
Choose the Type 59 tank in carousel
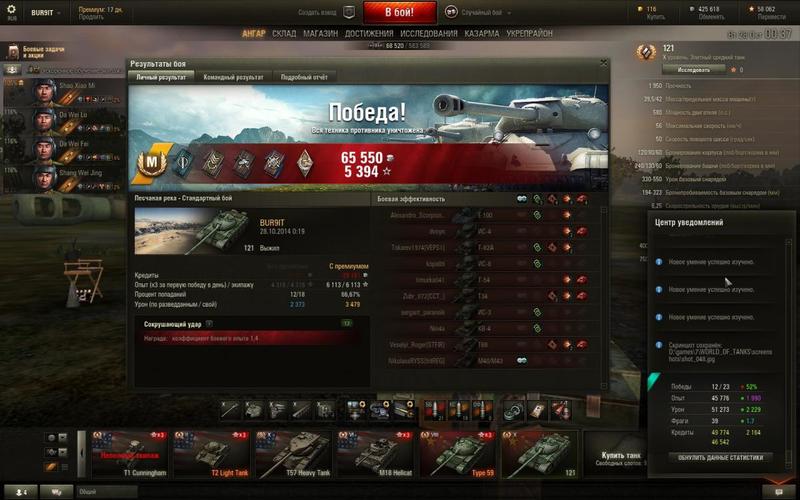pyautogui.click(x=458, y=453)
